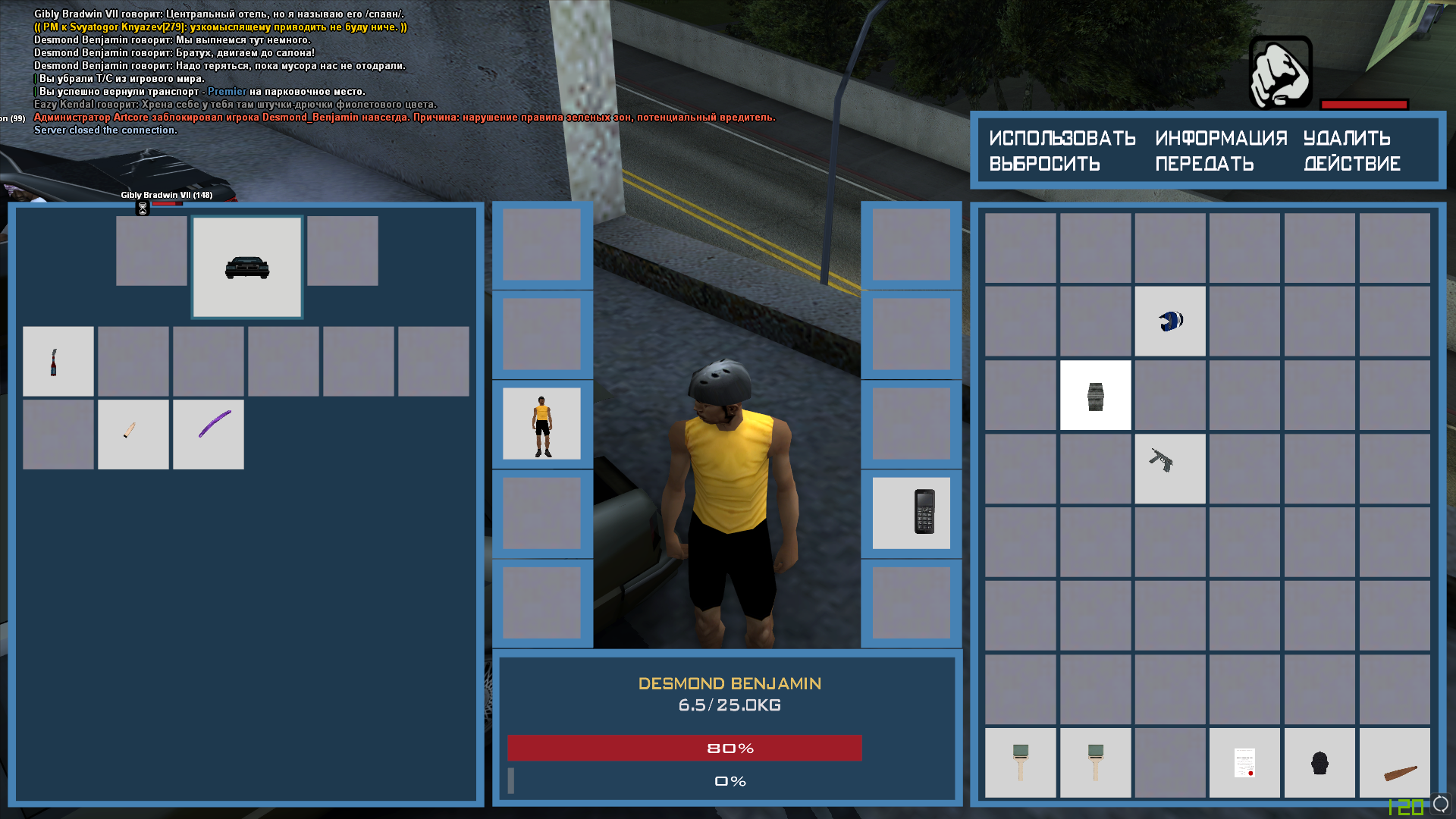Screen dimensions: 1456x819
Task: Choose the purple stick item
Action: pos(209,434)
